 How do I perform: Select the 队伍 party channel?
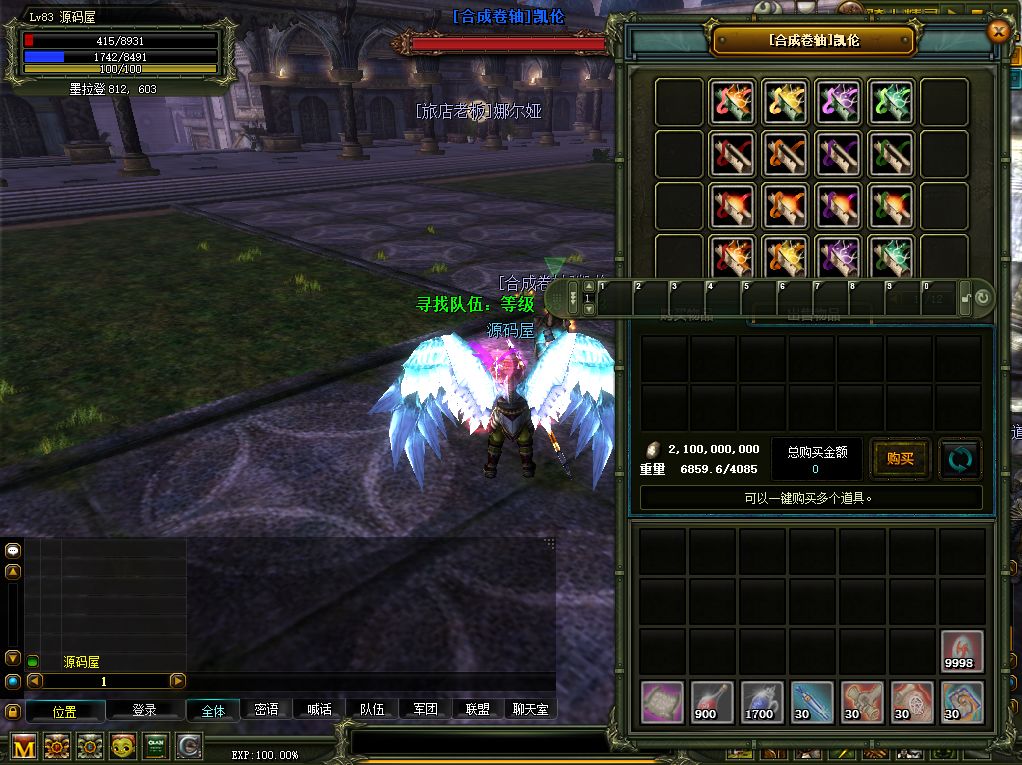pyautogui.click(x=372, y=709)
